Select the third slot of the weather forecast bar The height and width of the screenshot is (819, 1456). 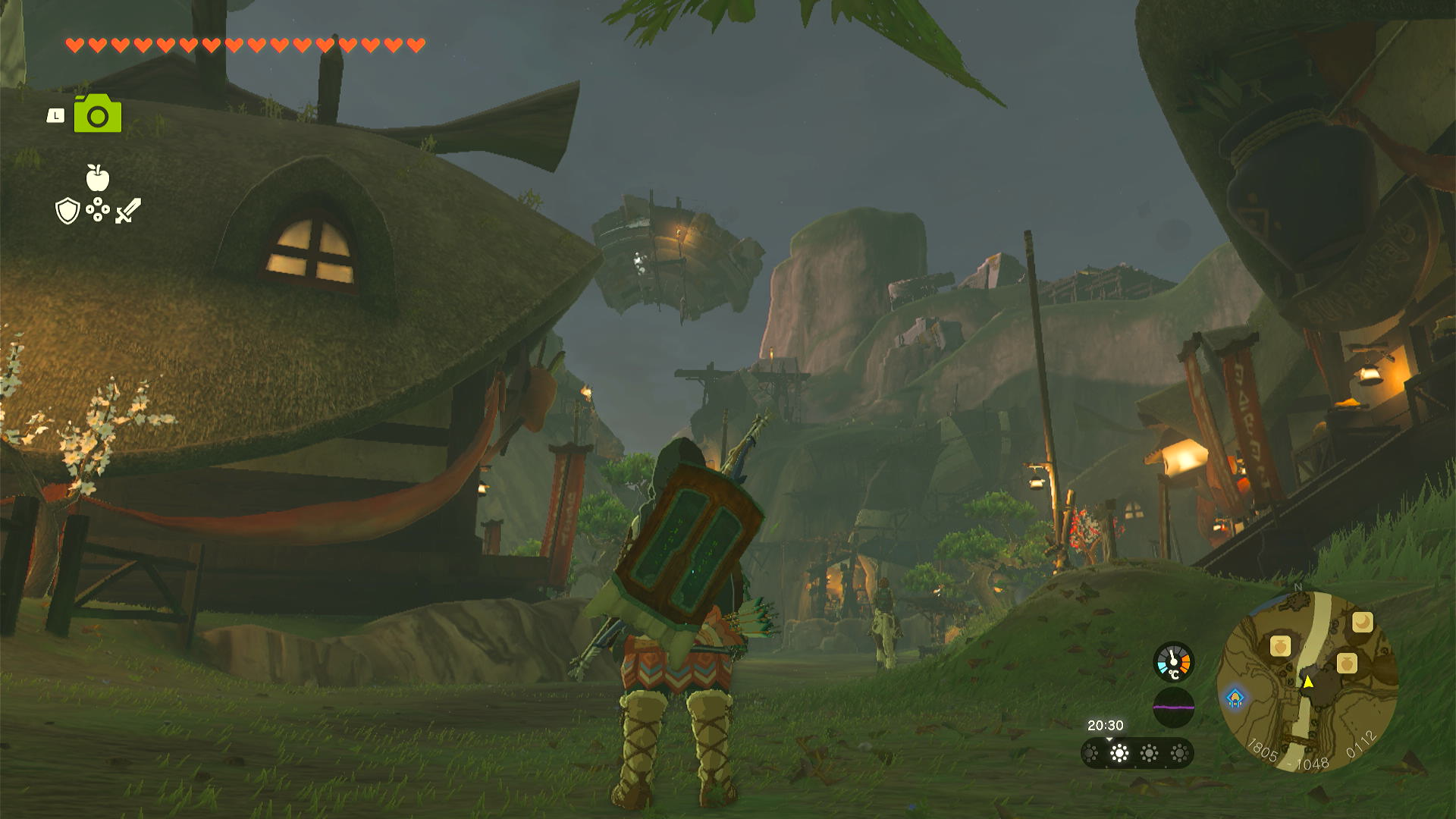tap(1150, 753)
